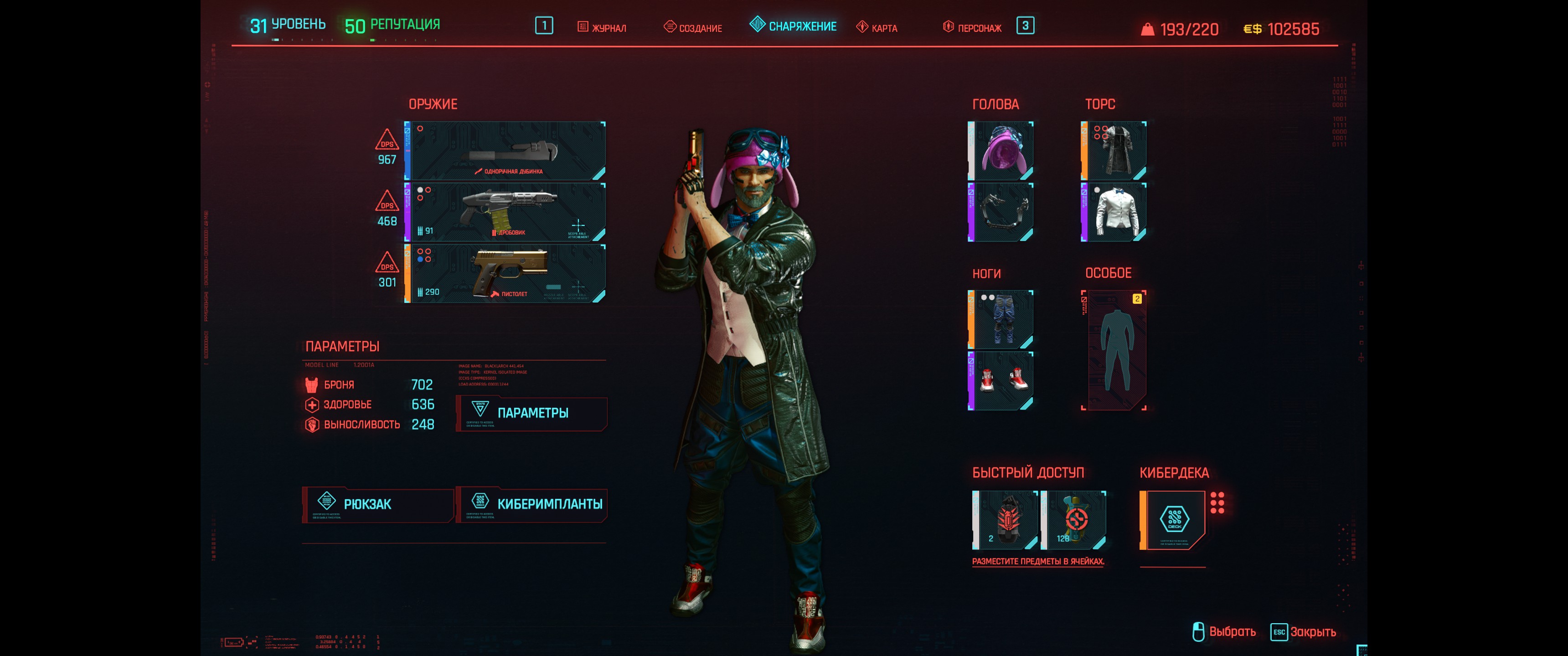Go to the Персонаж tab
This screenshot has width=1568, height=656.
pyautogui.click(x=972, y=27)
